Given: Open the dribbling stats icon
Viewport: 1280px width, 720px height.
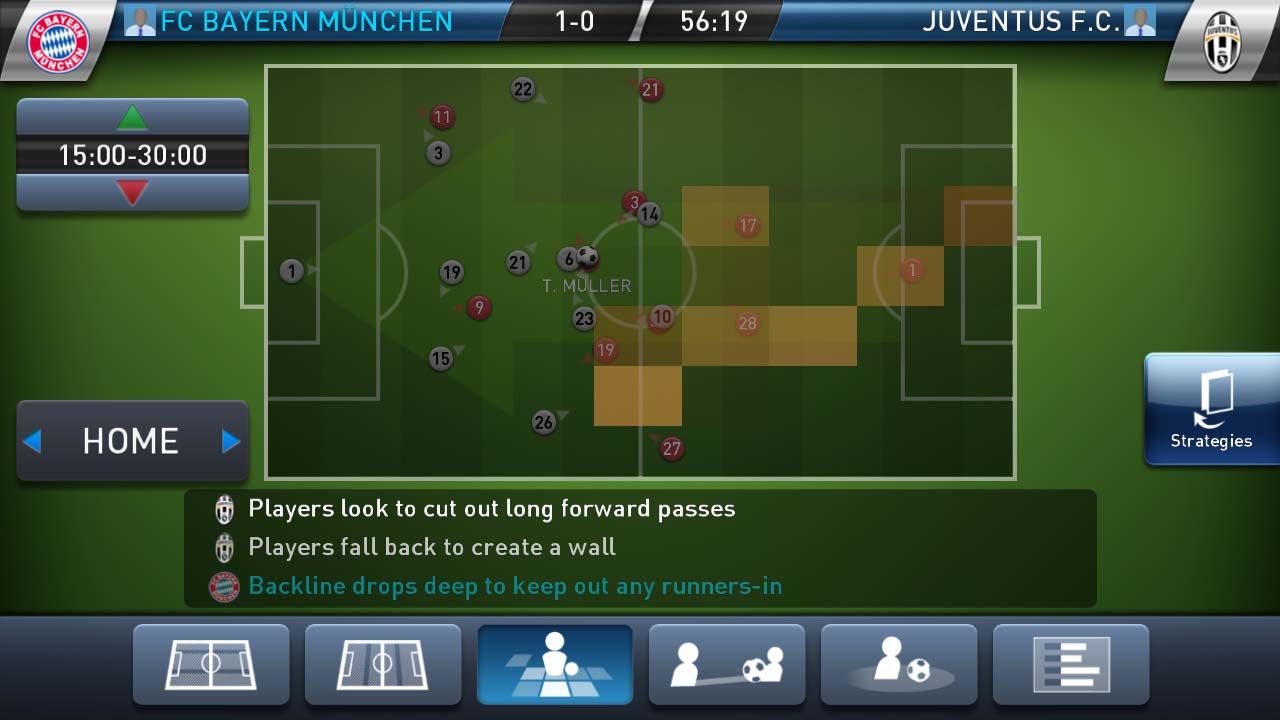Looking at the screenshot, I should [899, 663].
